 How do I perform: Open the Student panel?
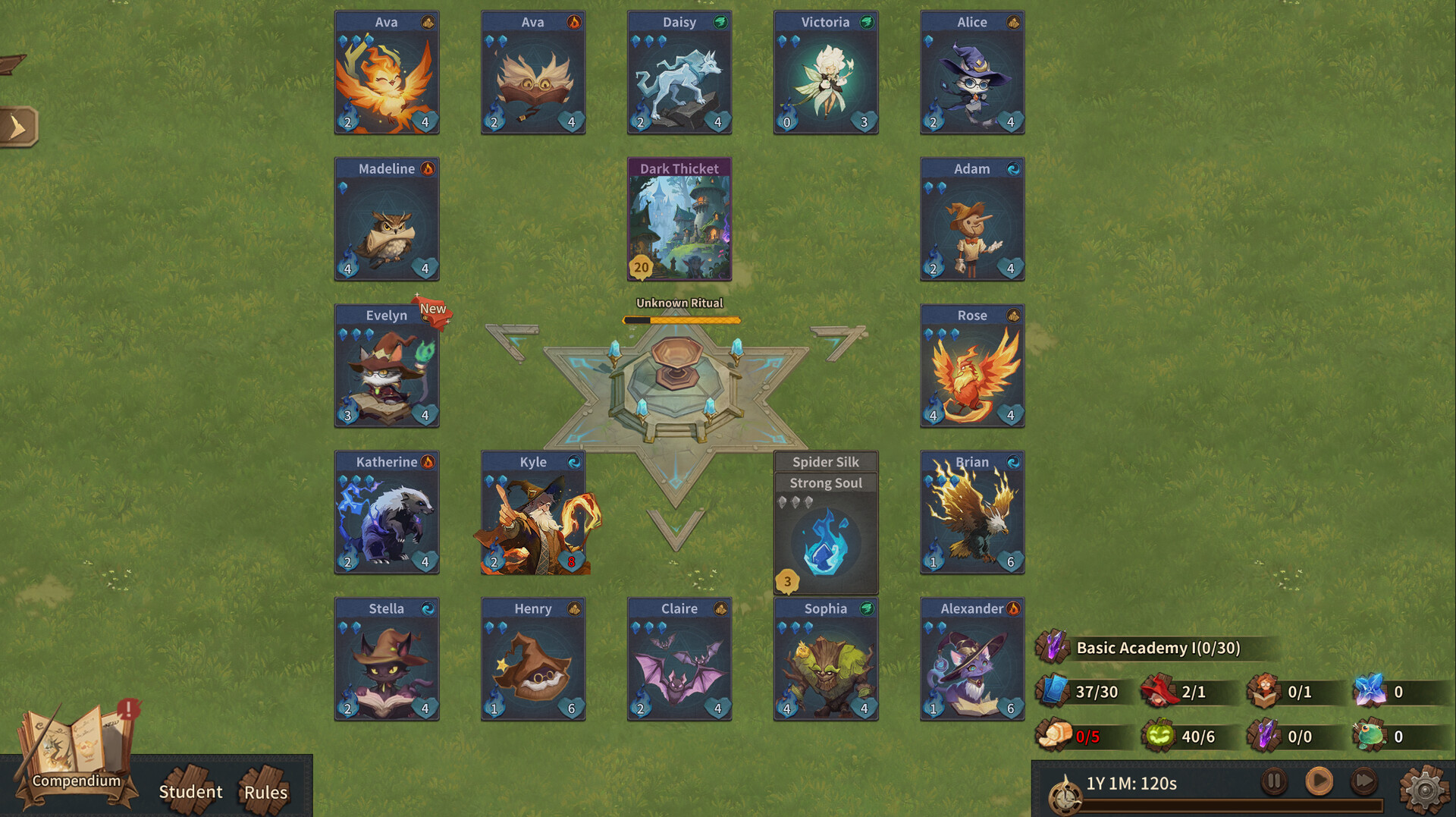(x=191, y=791)
